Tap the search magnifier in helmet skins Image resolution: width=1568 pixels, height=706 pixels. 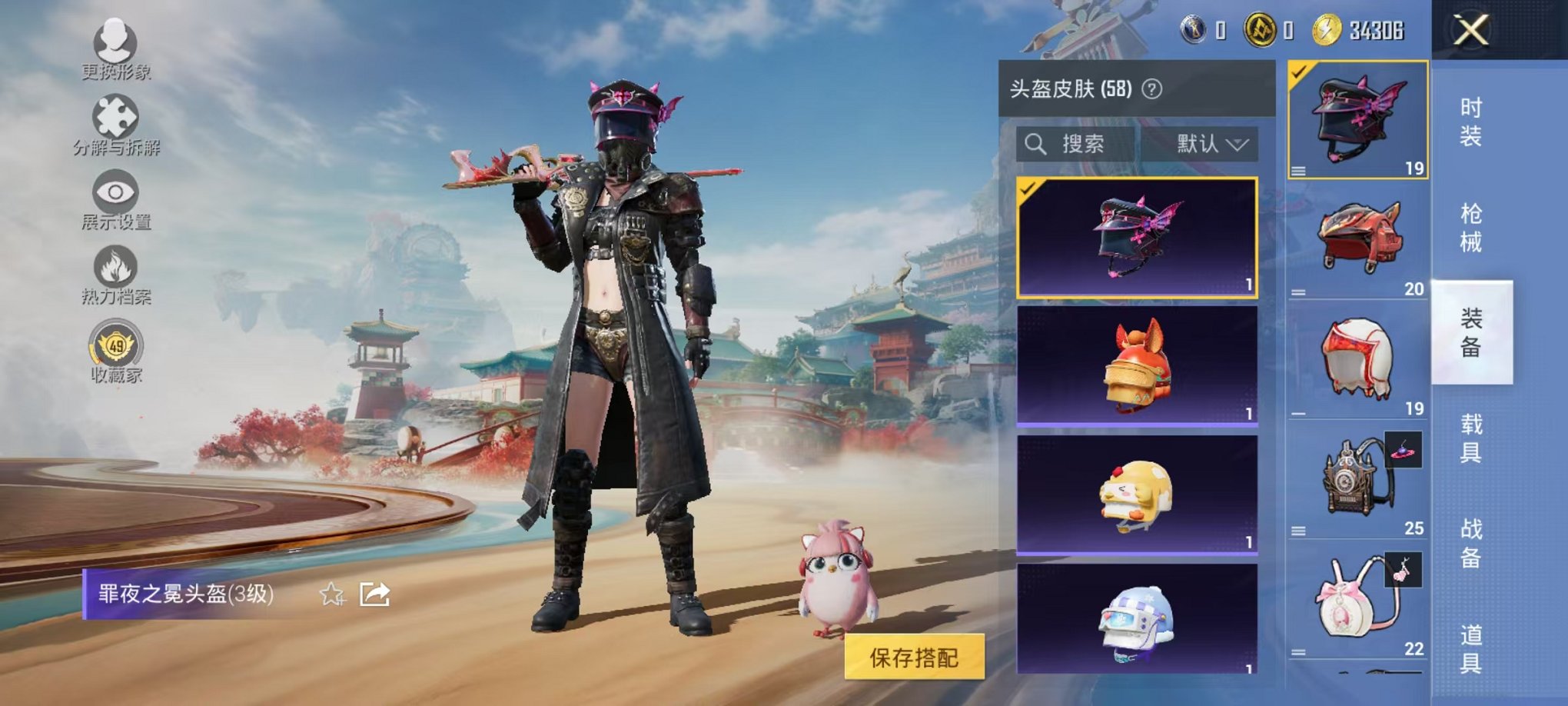1036,143
